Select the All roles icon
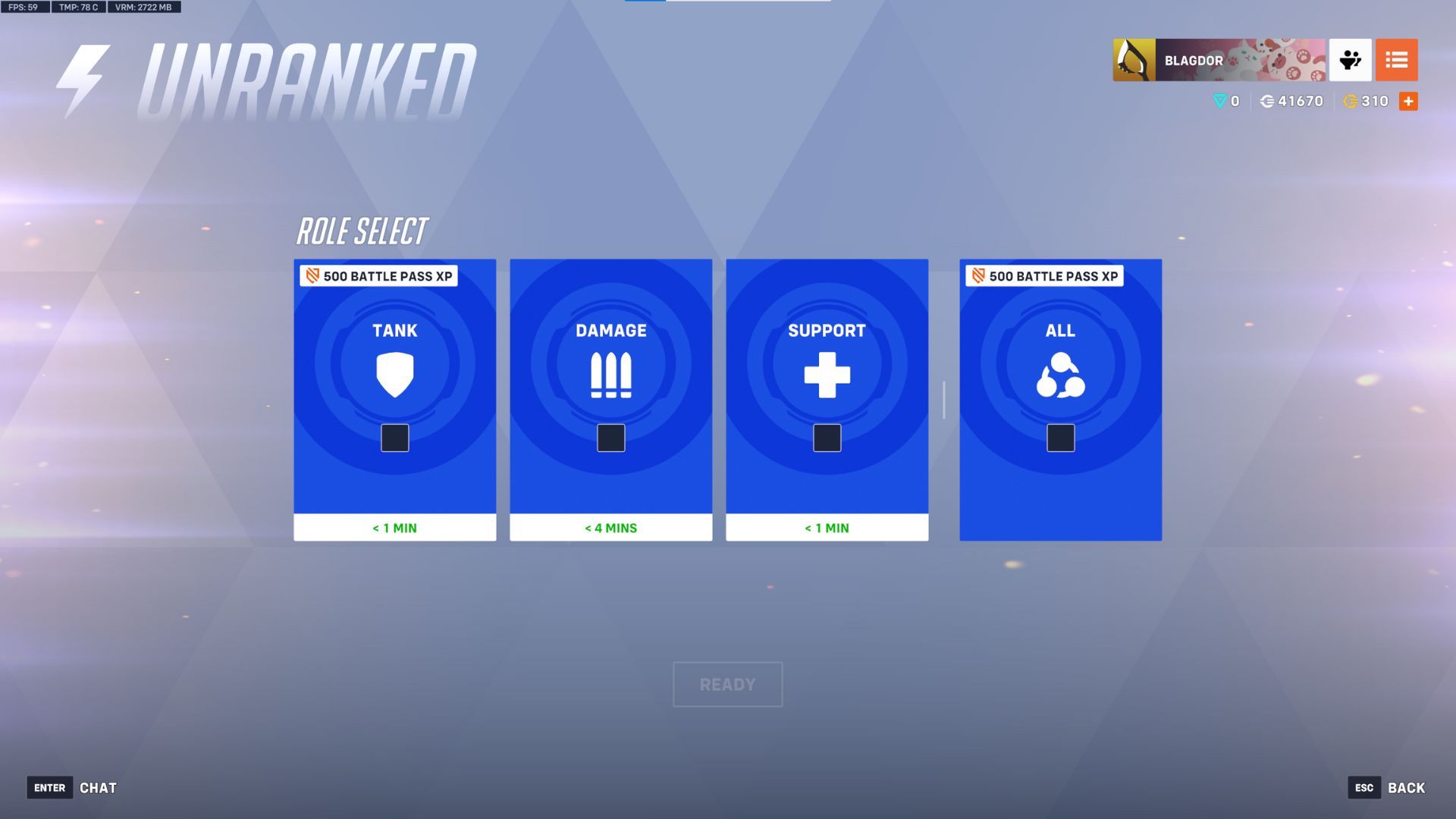The height and width of the screenshot is (819, 1456). point(1060,375)
